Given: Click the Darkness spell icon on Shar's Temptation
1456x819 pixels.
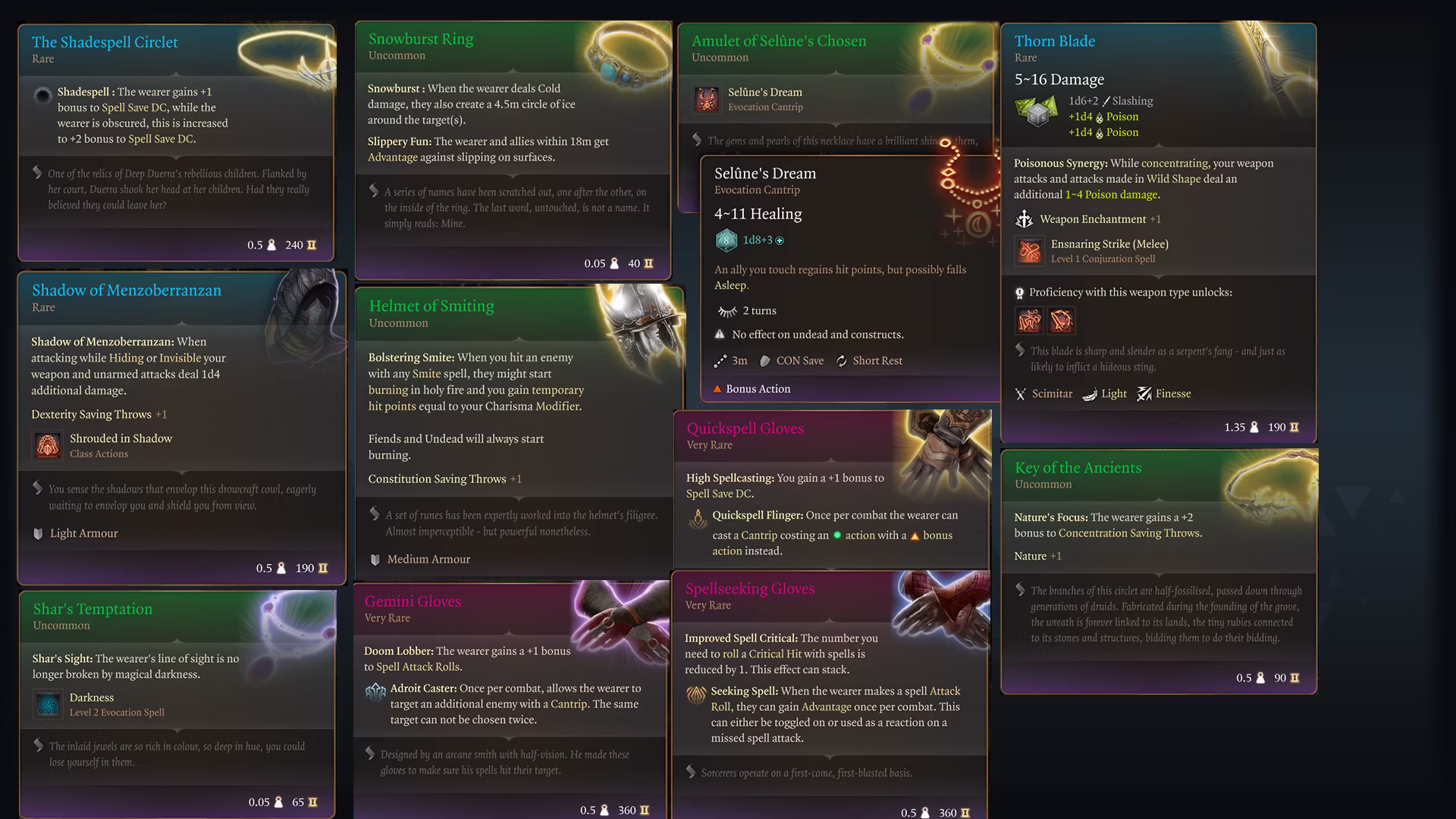Looking at the screenshot, I should (x=49, y=704).
